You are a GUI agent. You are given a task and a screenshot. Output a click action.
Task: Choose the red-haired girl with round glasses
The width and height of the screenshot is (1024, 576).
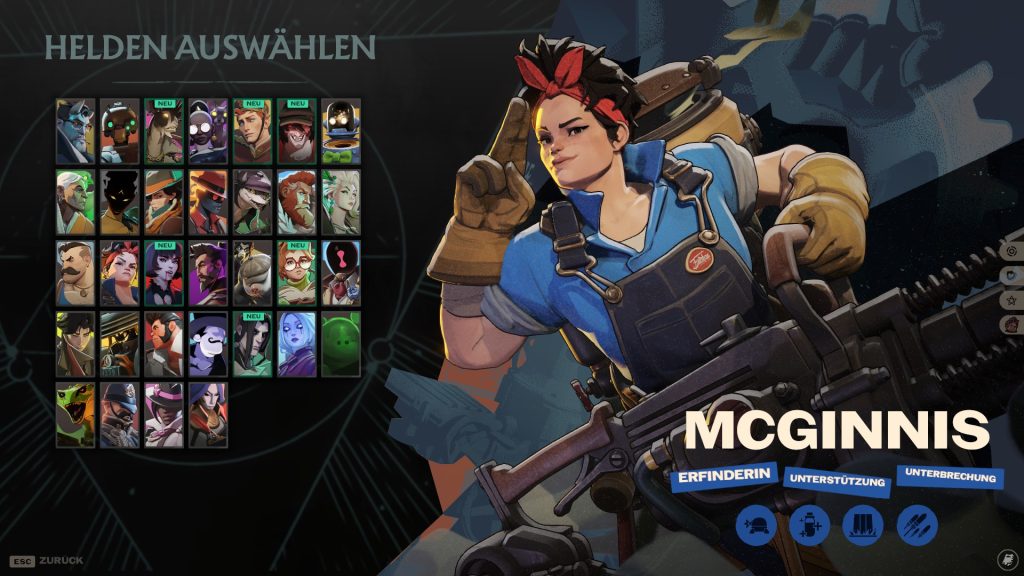pyautogui.click(x=296, y=273)
